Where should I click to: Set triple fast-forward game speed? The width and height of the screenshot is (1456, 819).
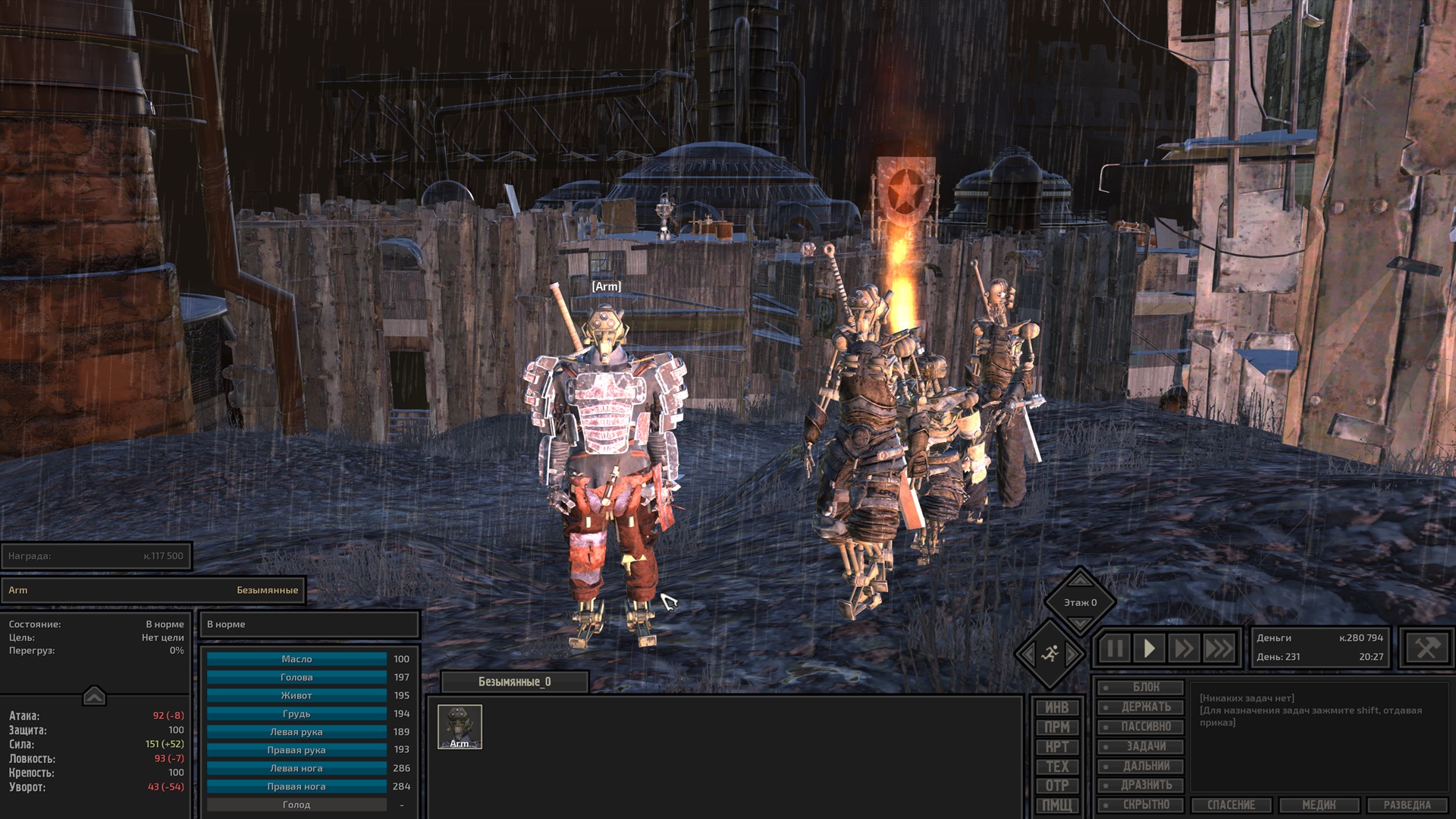[1219, 649]
